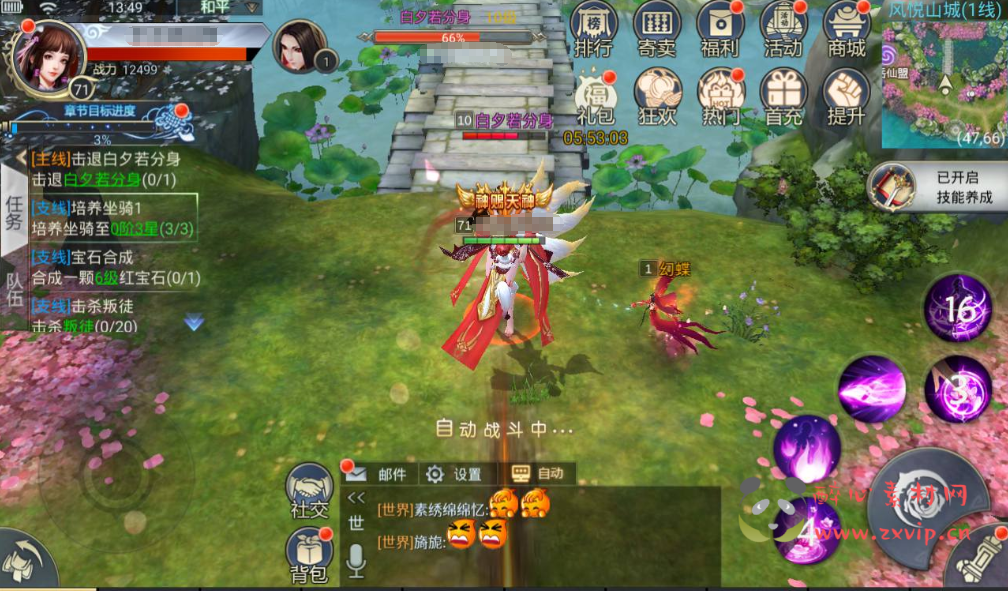Switch to the 队伍 team tab
Viewport: 1008px width, 591px height.
[x=14, y=292]
